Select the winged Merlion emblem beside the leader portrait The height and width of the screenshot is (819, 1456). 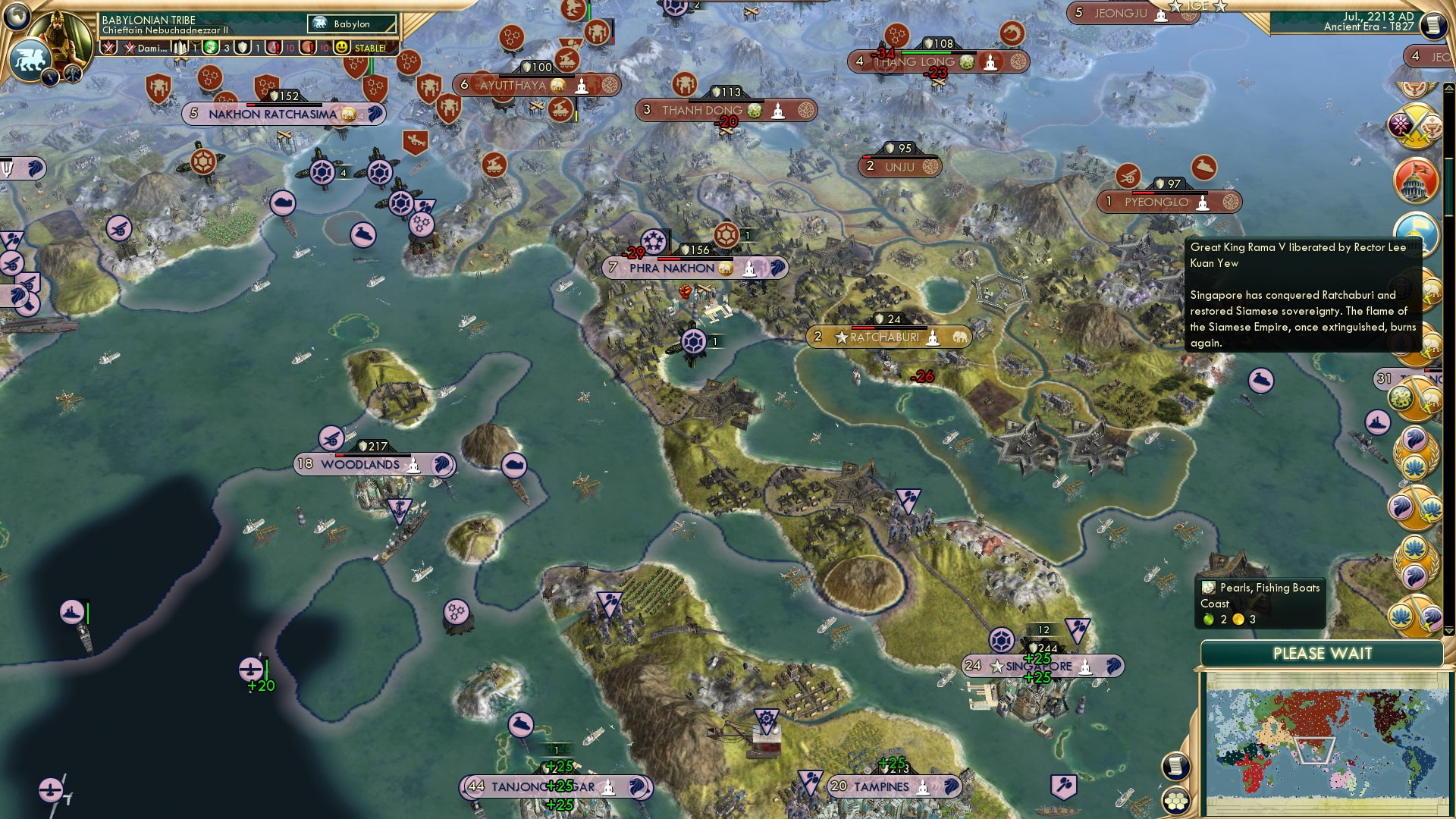[x=30, y=60]
